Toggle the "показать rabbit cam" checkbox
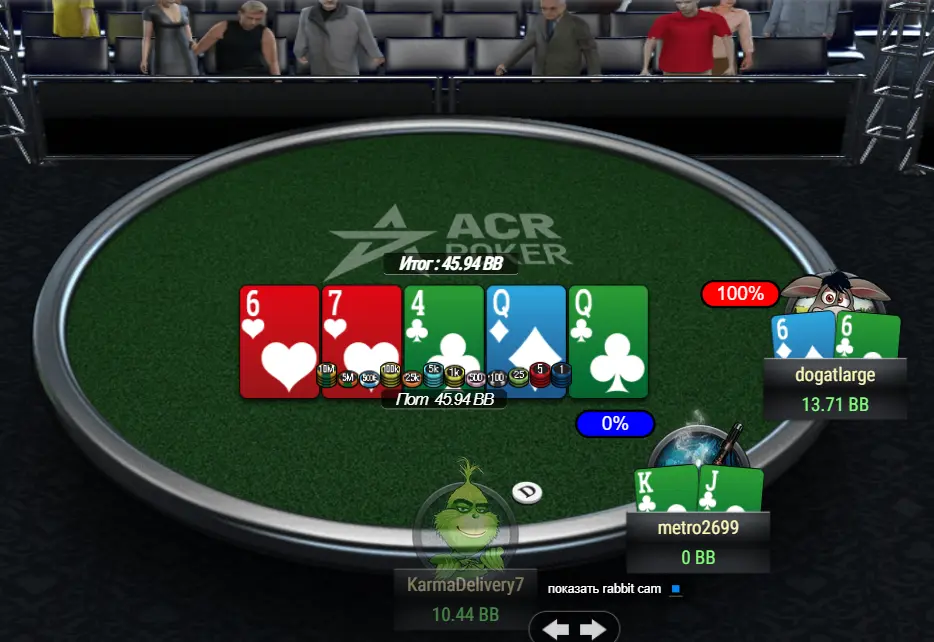 pyautogui.click(x=676, y=589)
